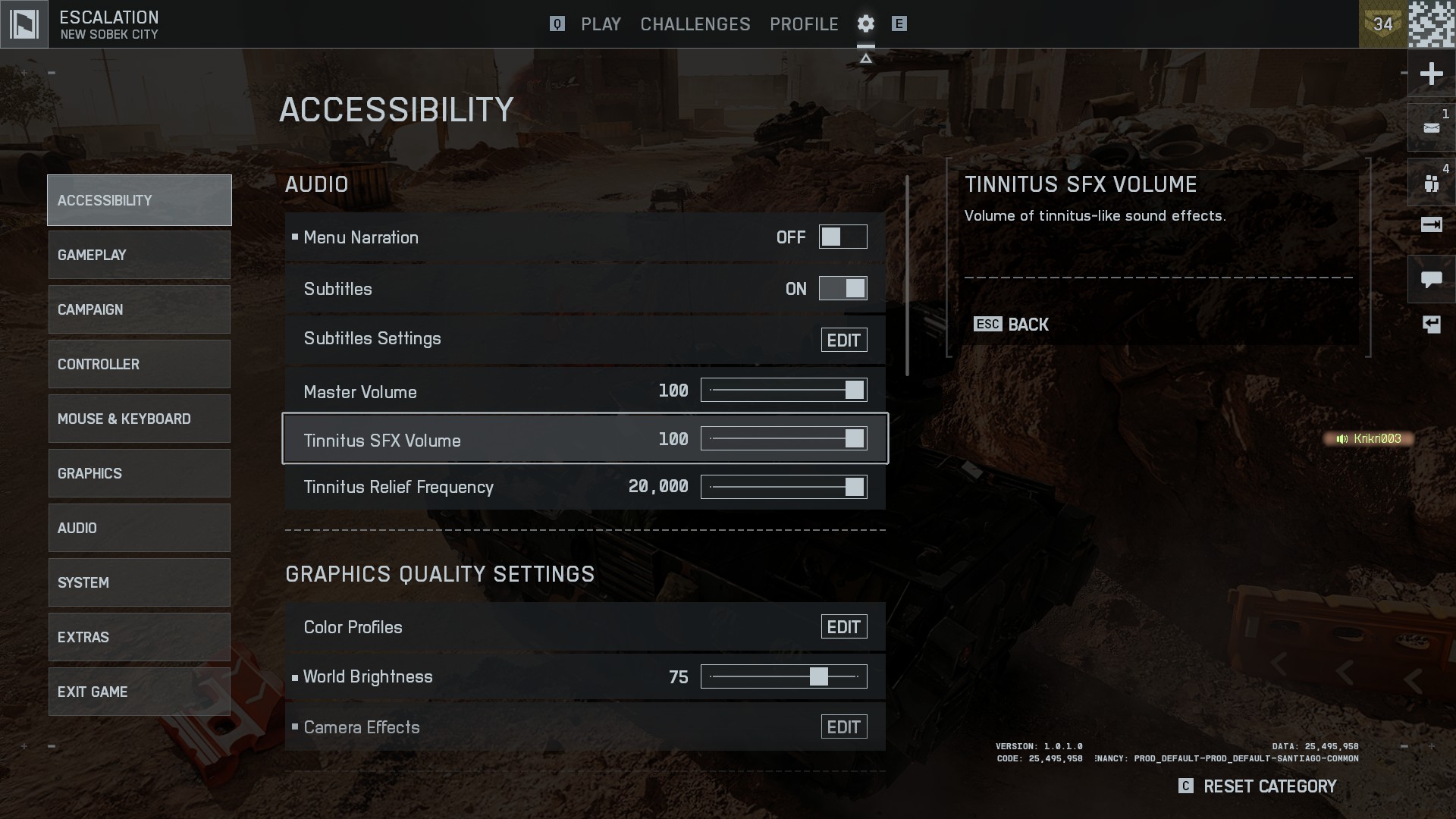Adjust the Master Volume slider
This screenshot has width=1456, height=819.
point(783,391)
